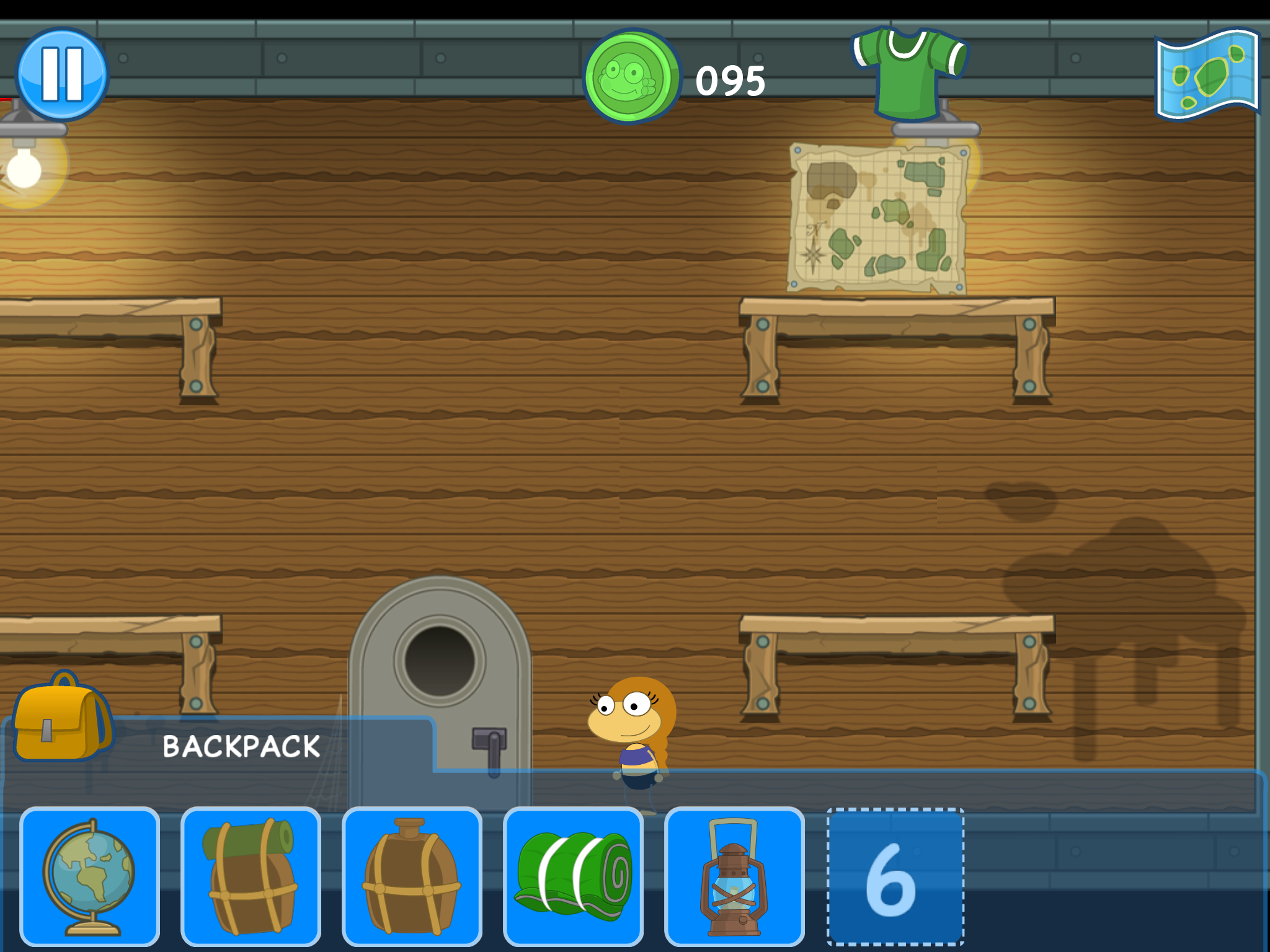
Task: Select the brown canteen flask item
Action: [412, 876]
